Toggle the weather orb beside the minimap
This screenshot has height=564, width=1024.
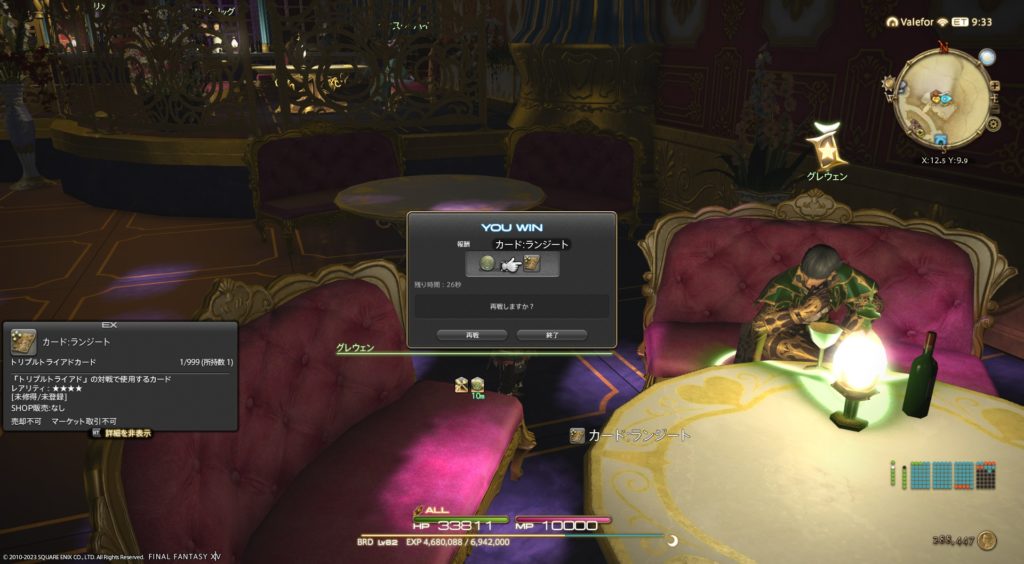(x=987, y=58)
